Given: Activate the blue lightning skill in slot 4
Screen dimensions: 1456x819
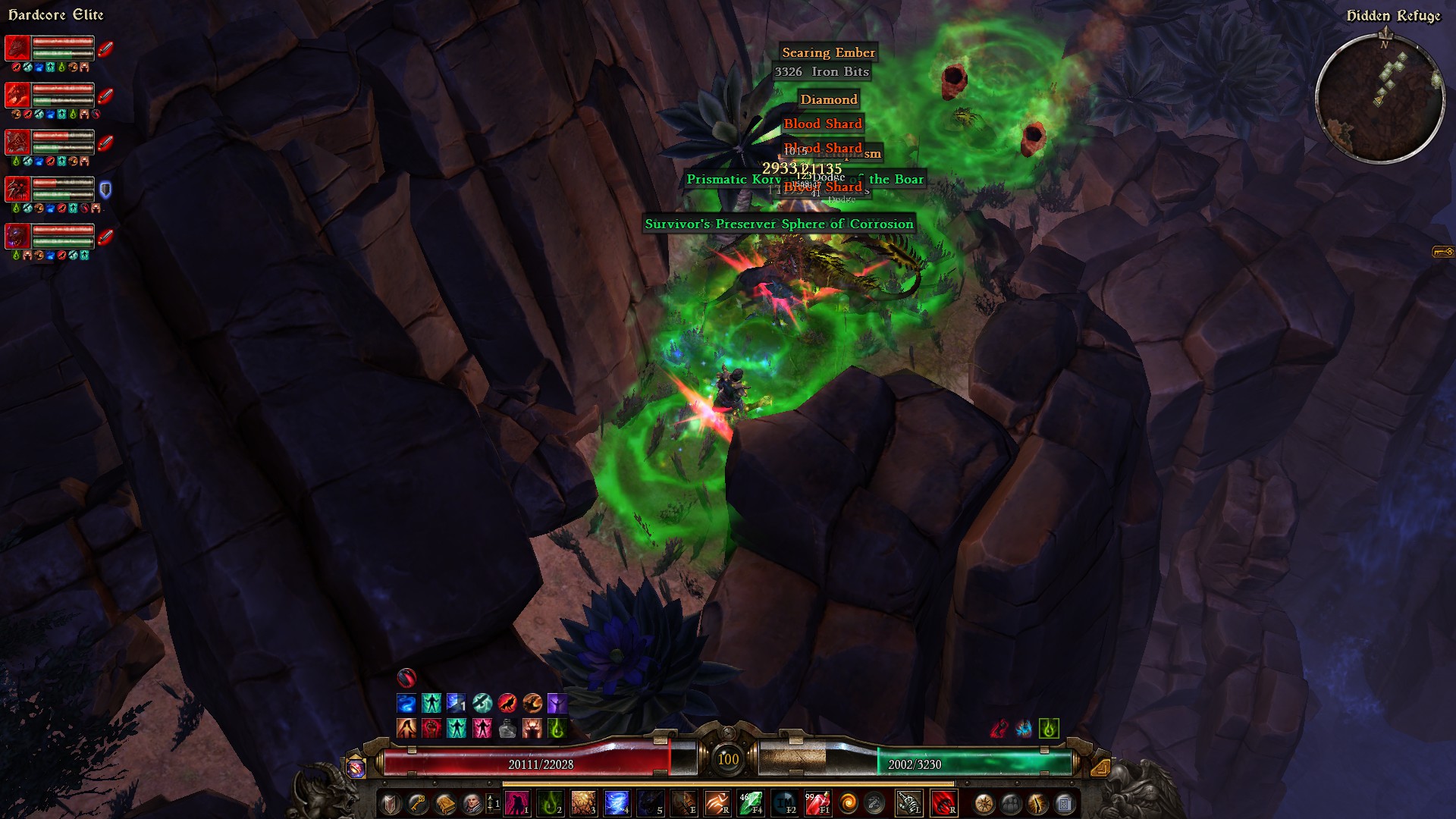Looking at the screenshot, I should (617, 802).
